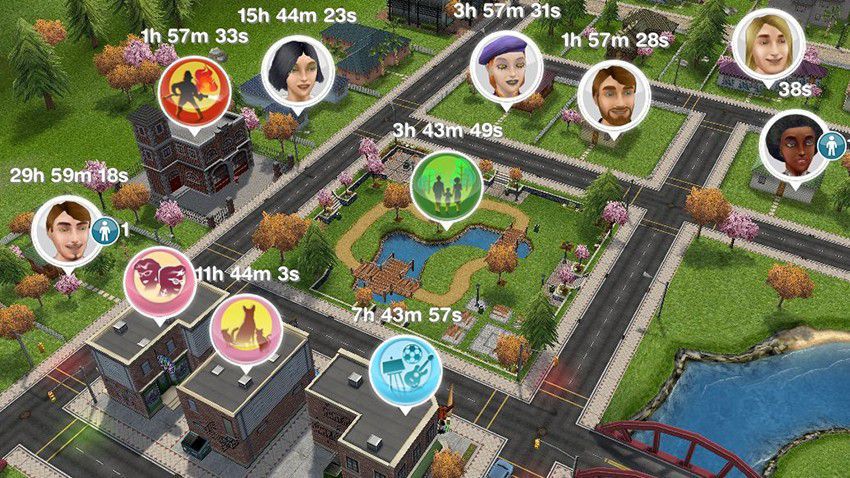The width and height of the screenshot is (850, 478).
Task: Choose the black-haired woman Sim portrait
Action: pos(297,71)
